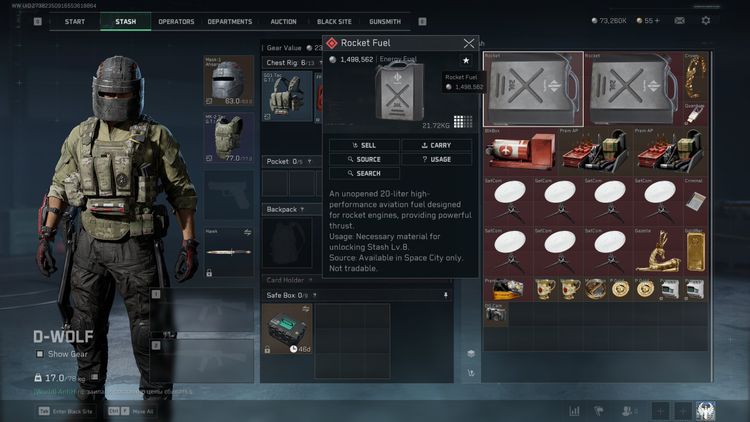750x422 pixels.
Task: Open the Auction tab
Action: (283, 21)
